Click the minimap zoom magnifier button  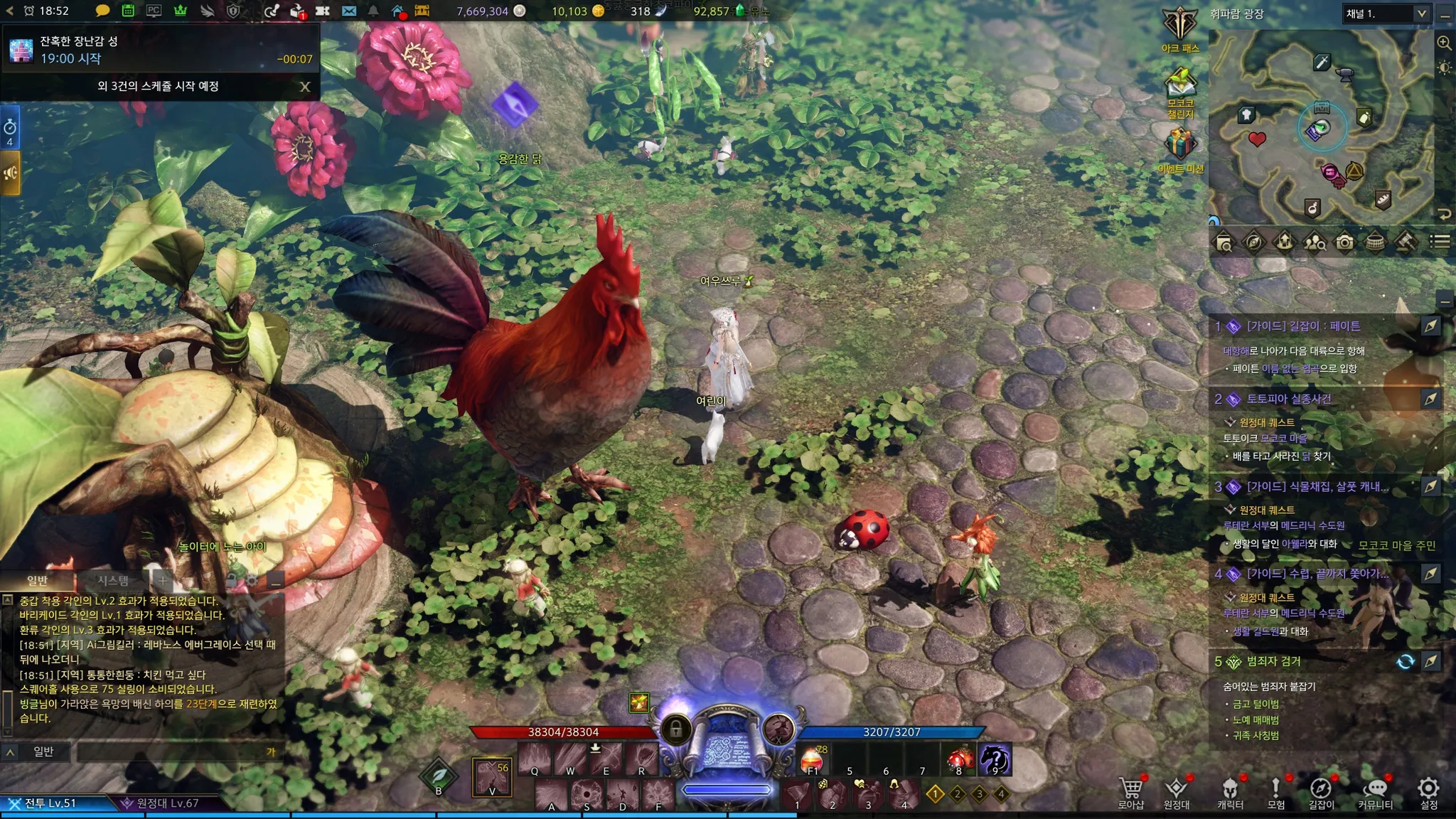pyautogui.click(x=1444, y=43)
